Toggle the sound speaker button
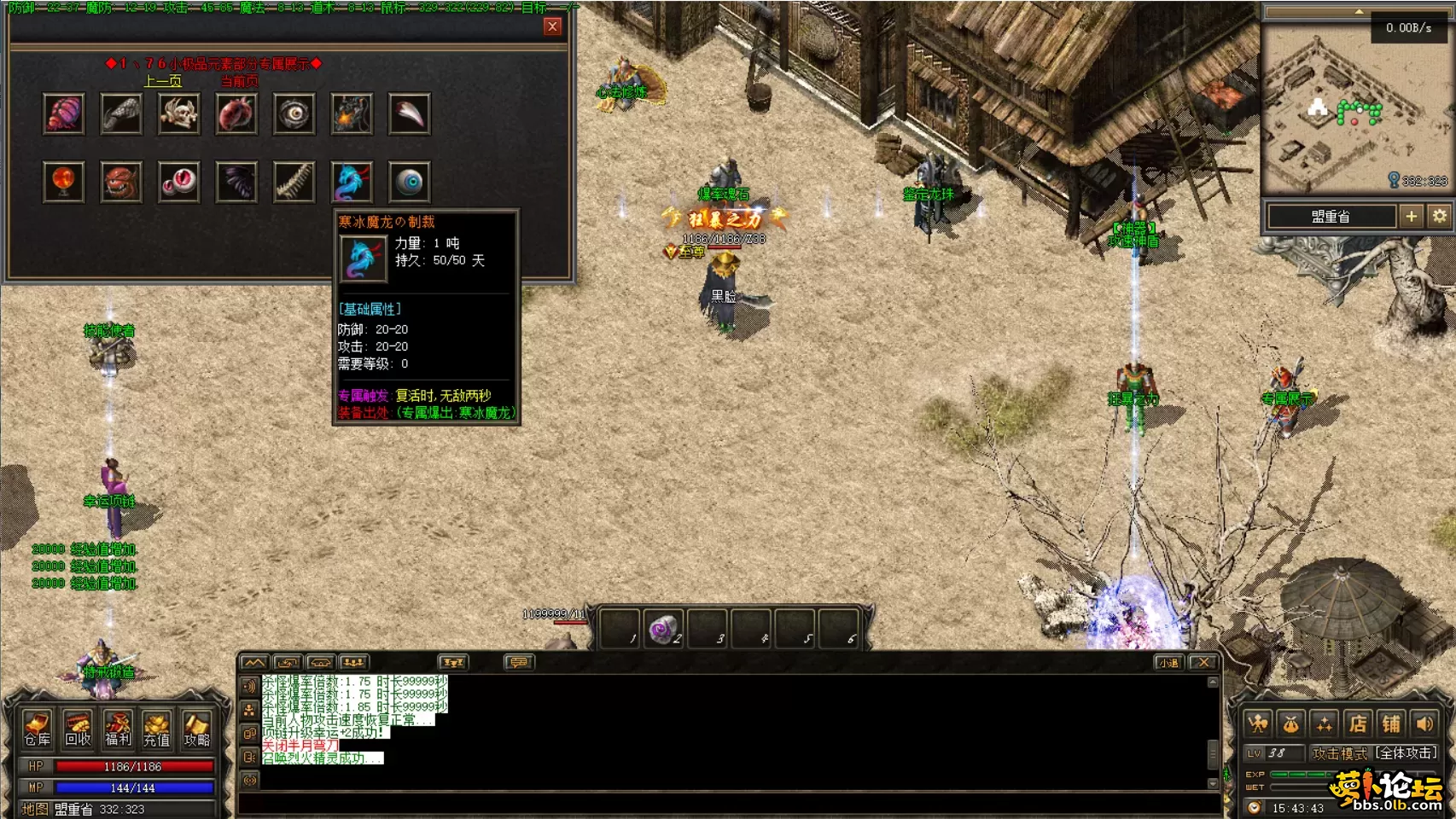Viewport: 1456px width, 819px height. pyautogui.click(x=1424, y=724)
